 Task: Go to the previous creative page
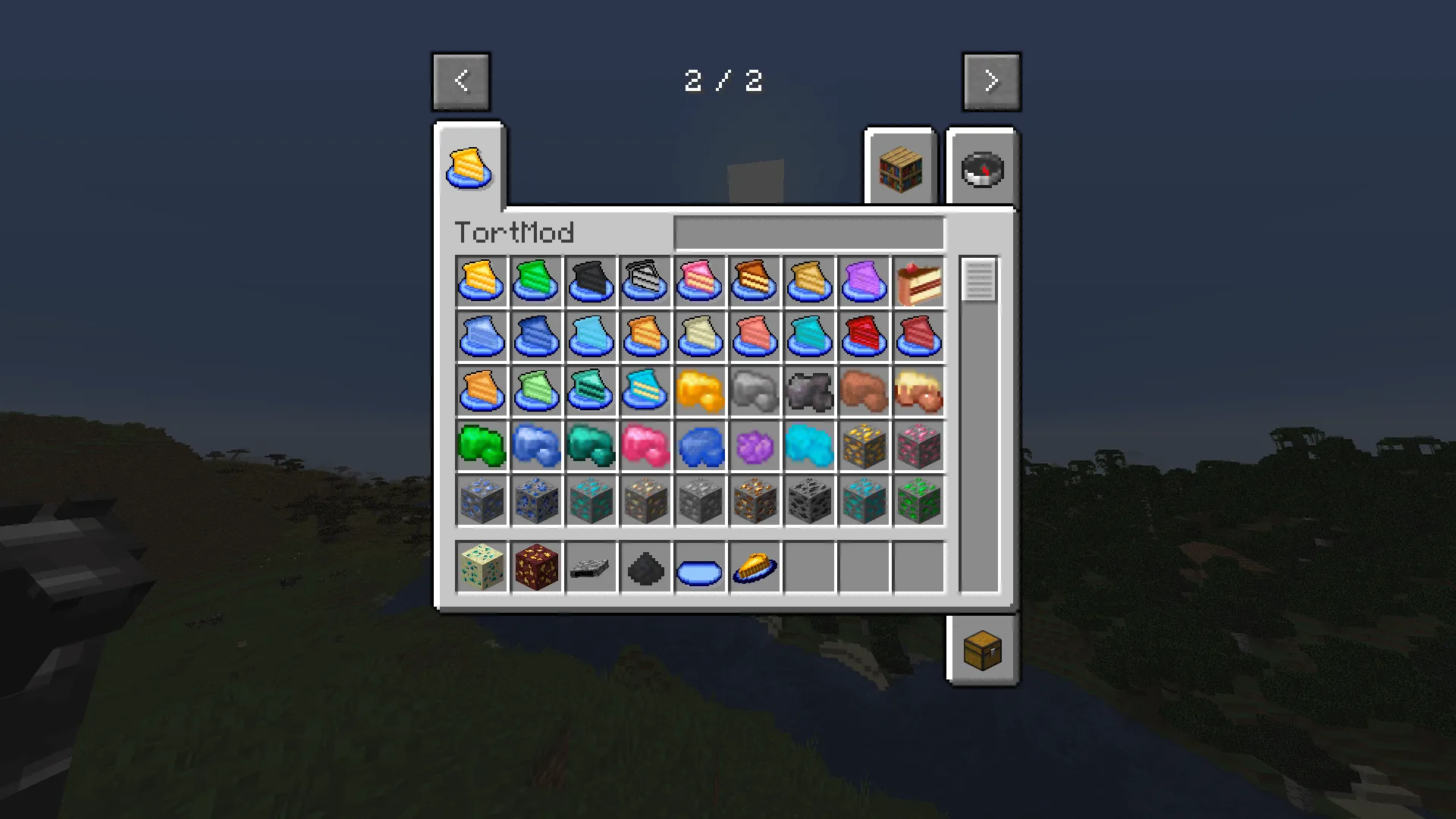click(x=461, y=81)
